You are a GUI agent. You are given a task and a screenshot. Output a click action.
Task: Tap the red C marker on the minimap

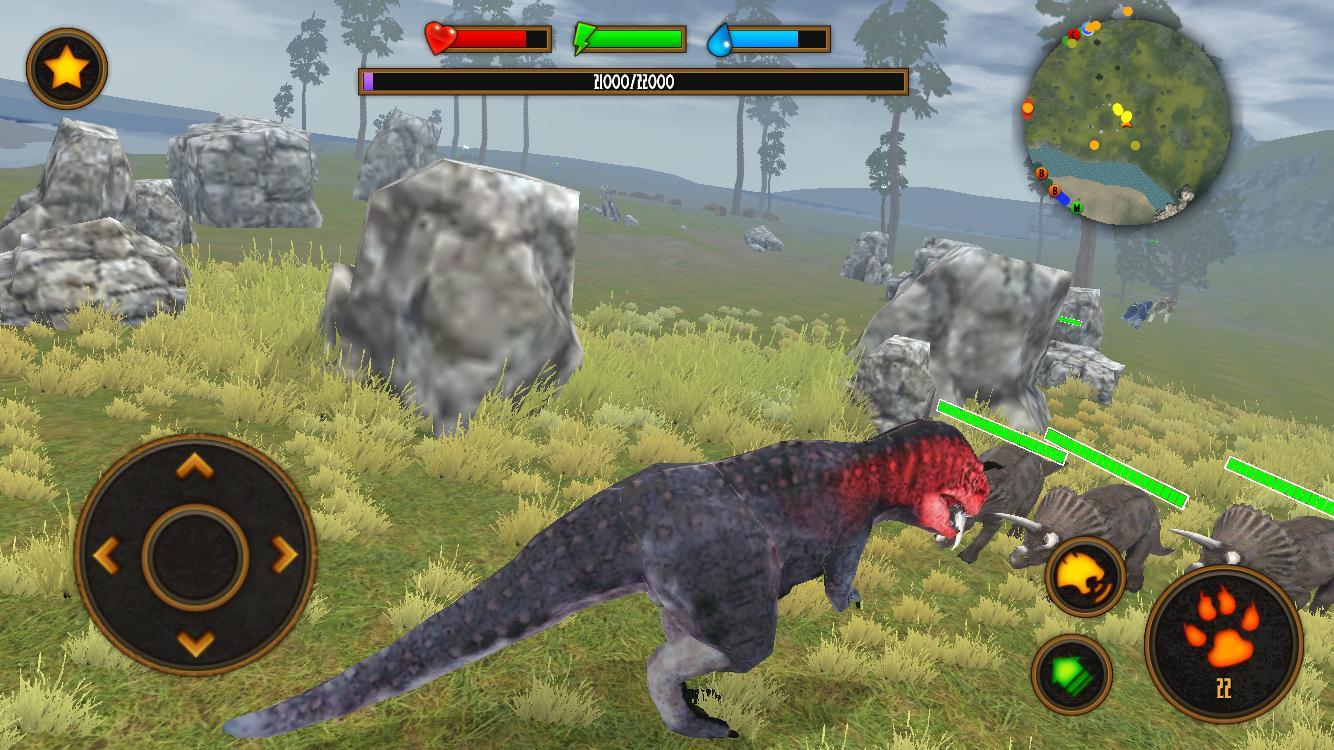1073,34
